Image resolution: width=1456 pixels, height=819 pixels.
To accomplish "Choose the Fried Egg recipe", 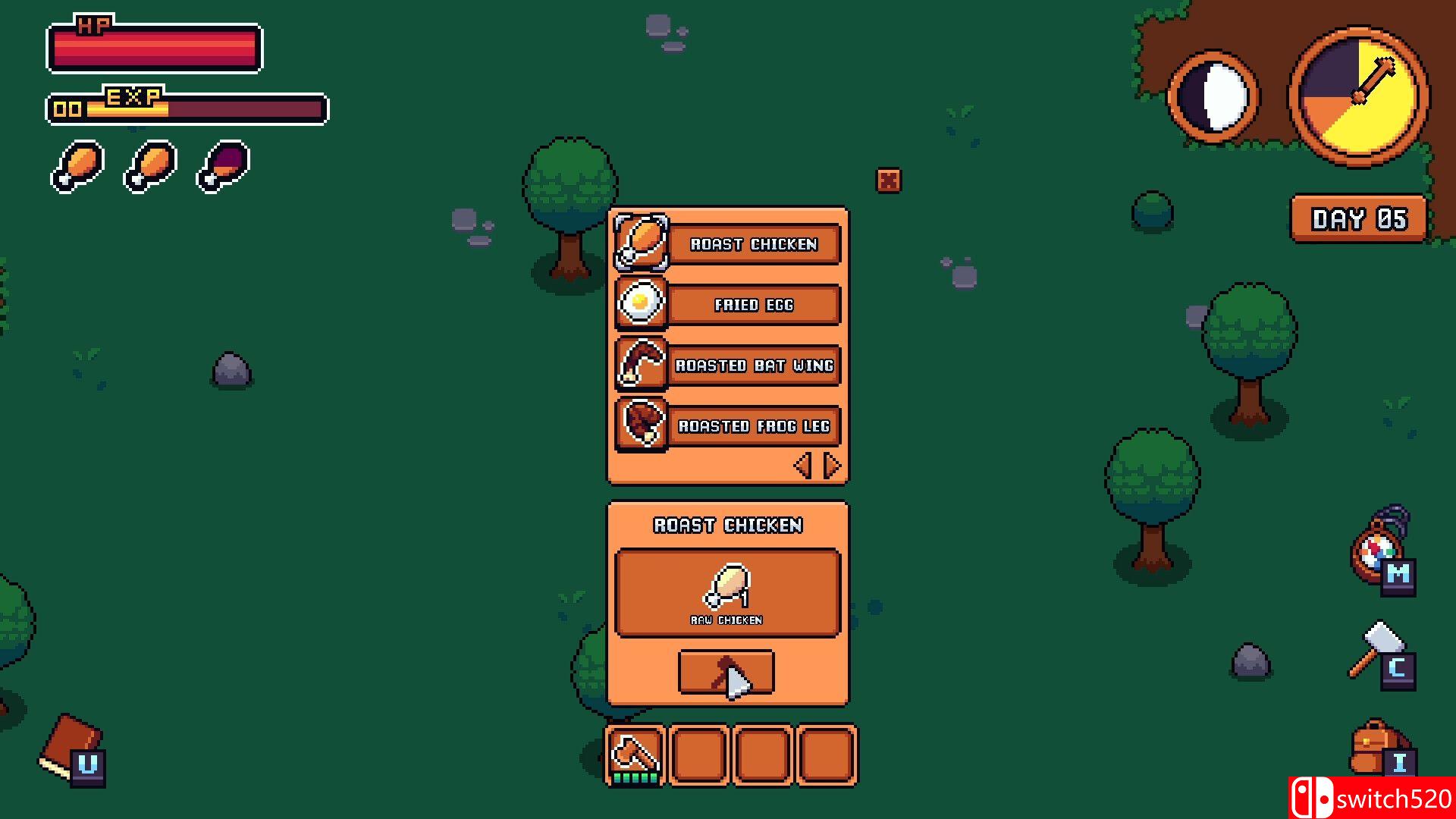I will (x=753, y=305).
